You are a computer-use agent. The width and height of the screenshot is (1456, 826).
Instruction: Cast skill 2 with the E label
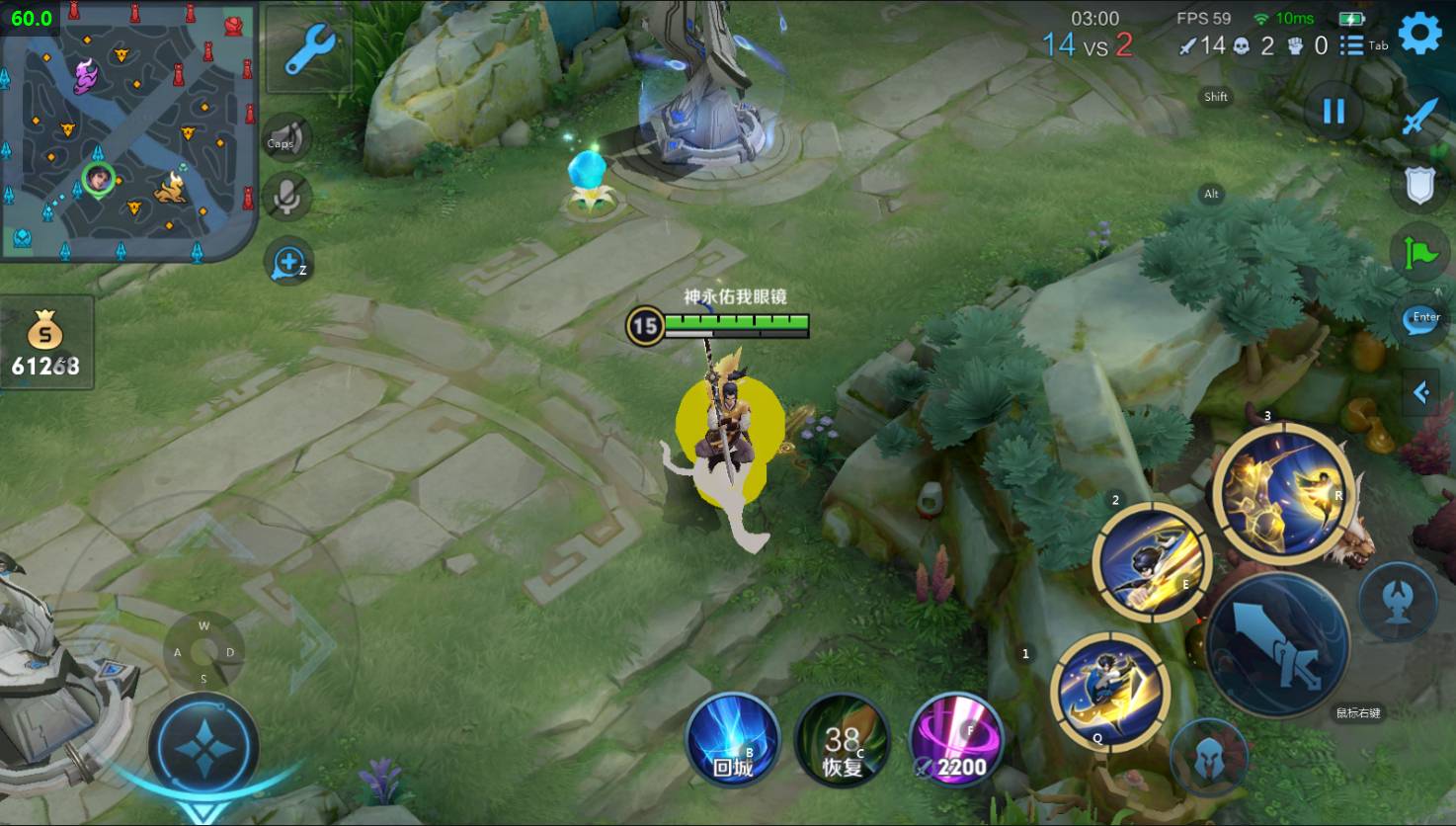point(1152,560)
